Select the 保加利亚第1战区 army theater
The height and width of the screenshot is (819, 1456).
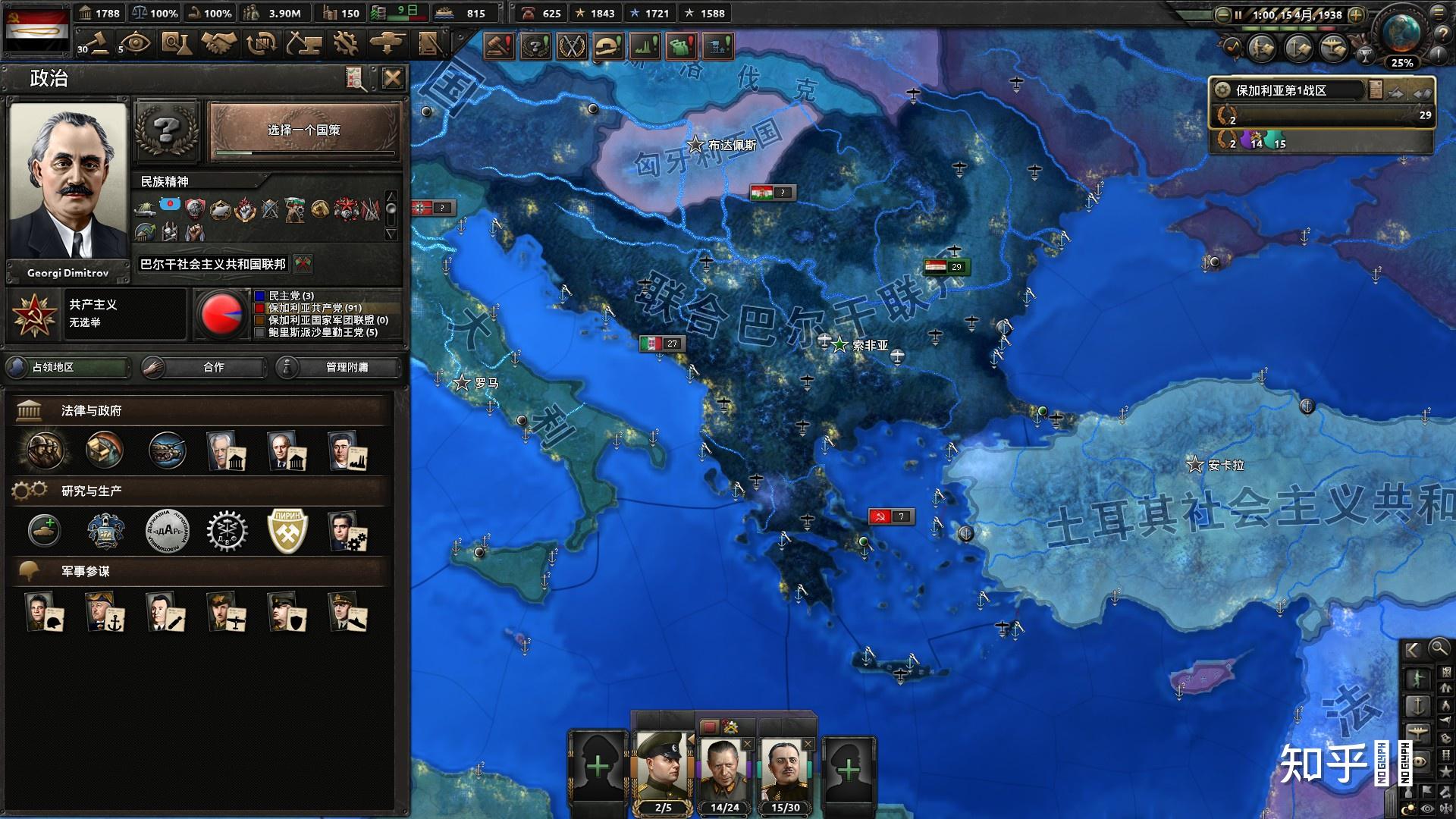pyautogui.click(x=1289, y=91)
